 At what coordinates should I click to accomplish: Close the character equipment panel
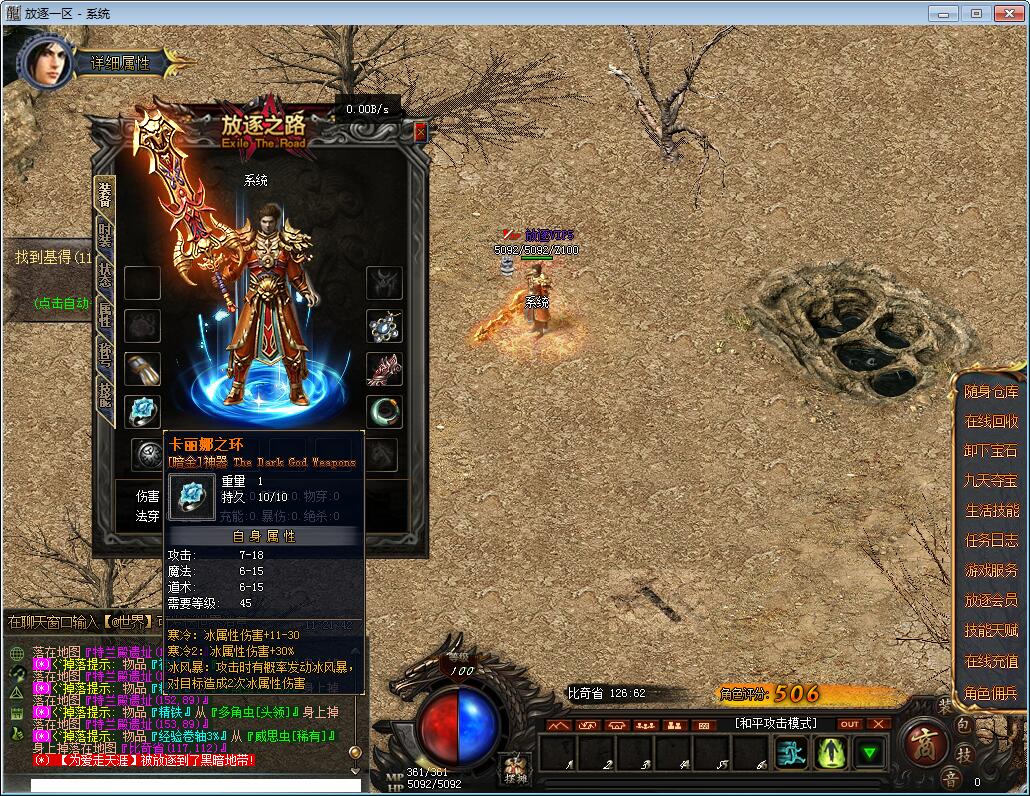(420, 132)
